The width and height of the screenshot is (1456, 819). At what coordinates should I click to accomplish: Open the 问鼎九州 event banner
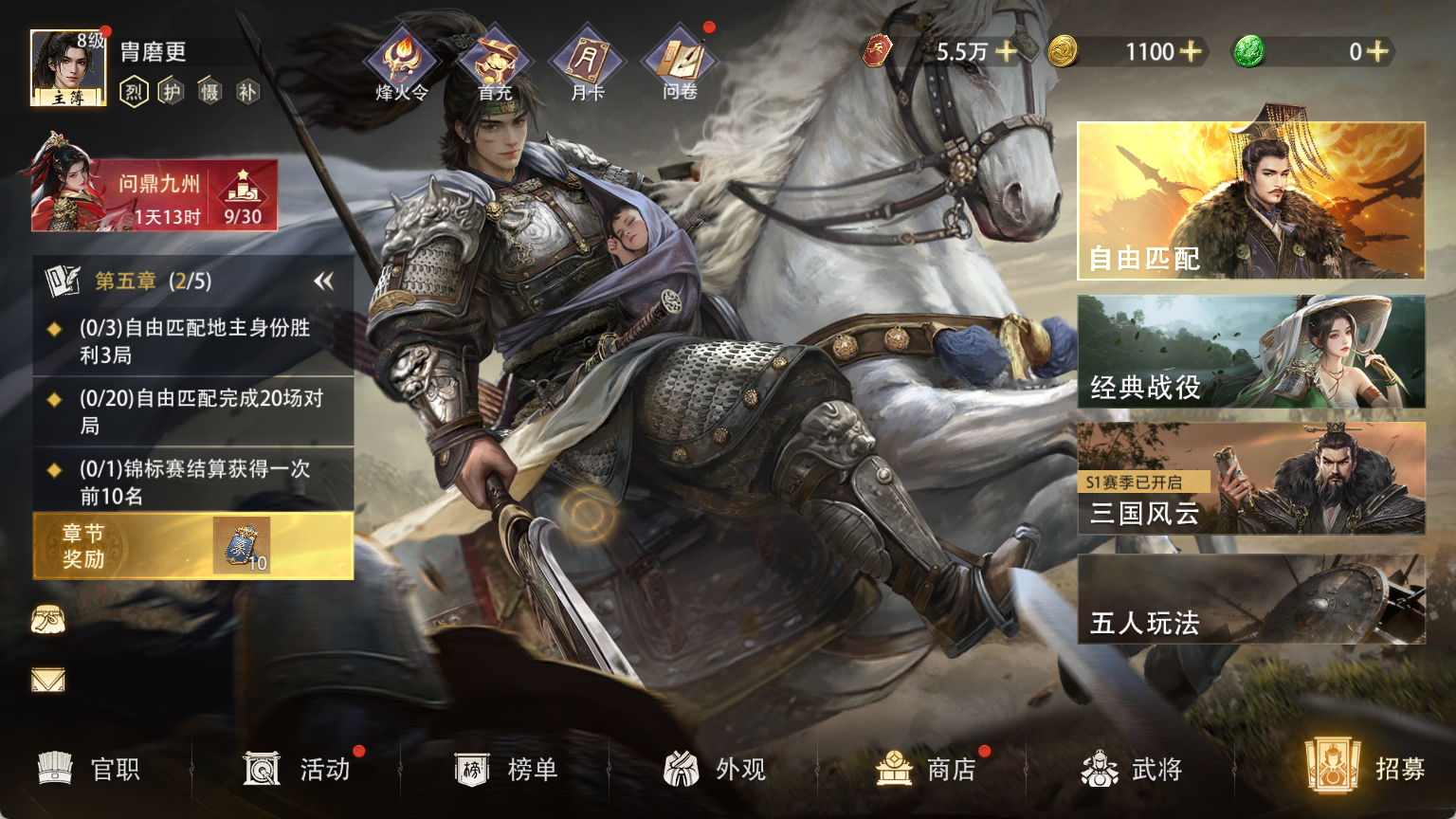click(155, 195)
